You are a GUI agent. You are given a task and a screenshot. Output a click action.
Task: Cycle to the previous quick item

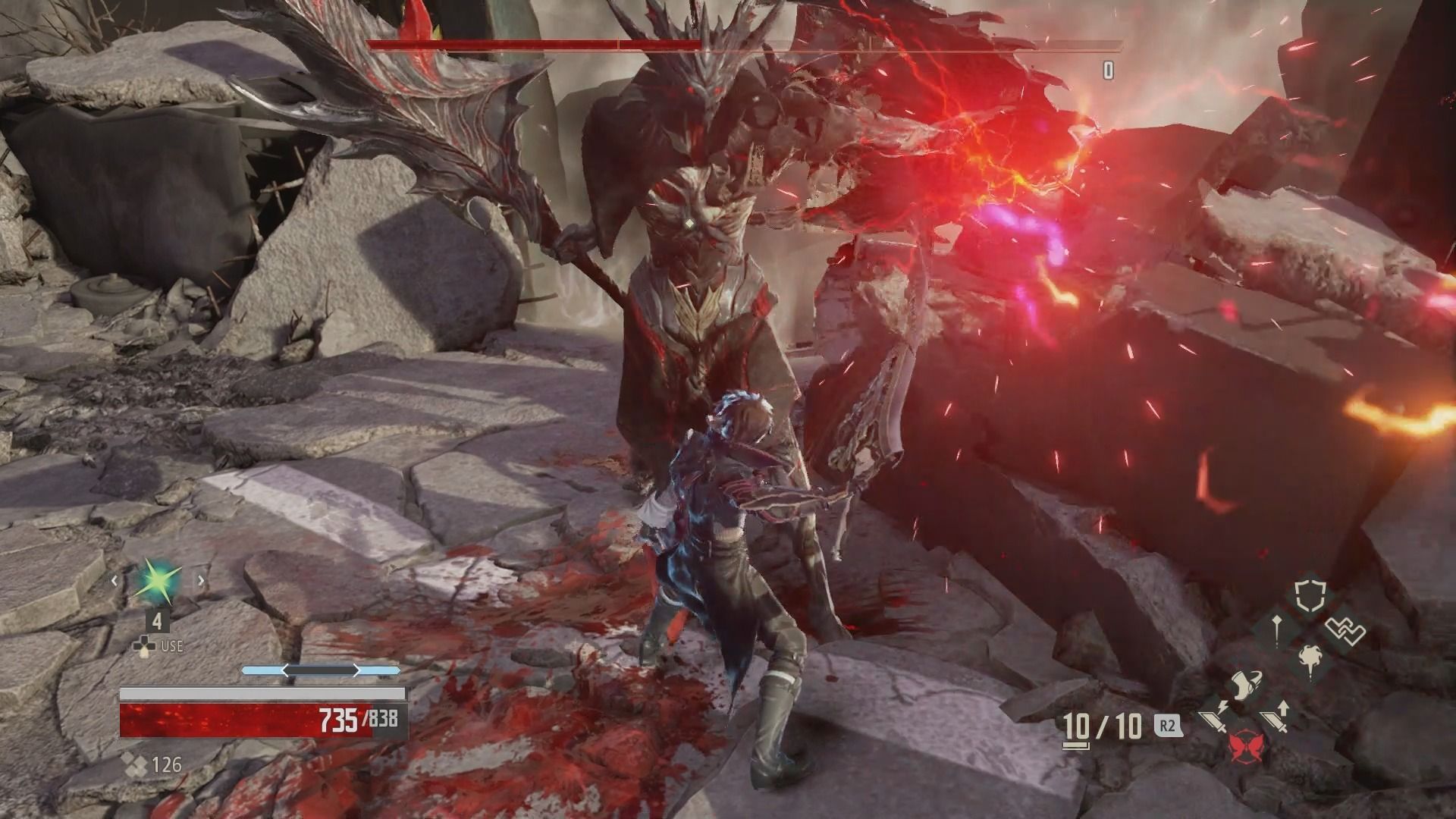115,582
